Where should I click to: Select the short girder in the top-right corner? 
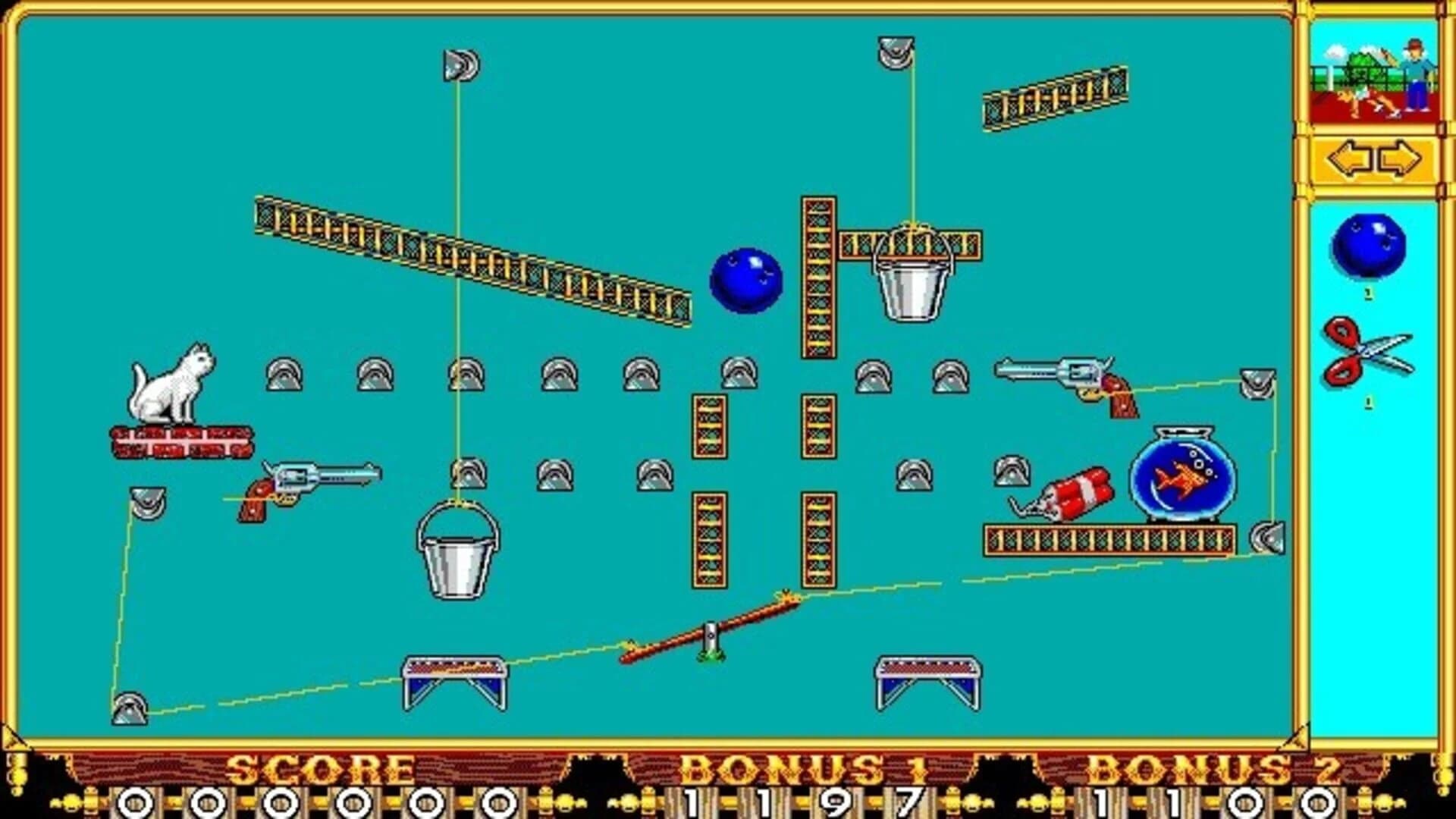(1050, 99)
